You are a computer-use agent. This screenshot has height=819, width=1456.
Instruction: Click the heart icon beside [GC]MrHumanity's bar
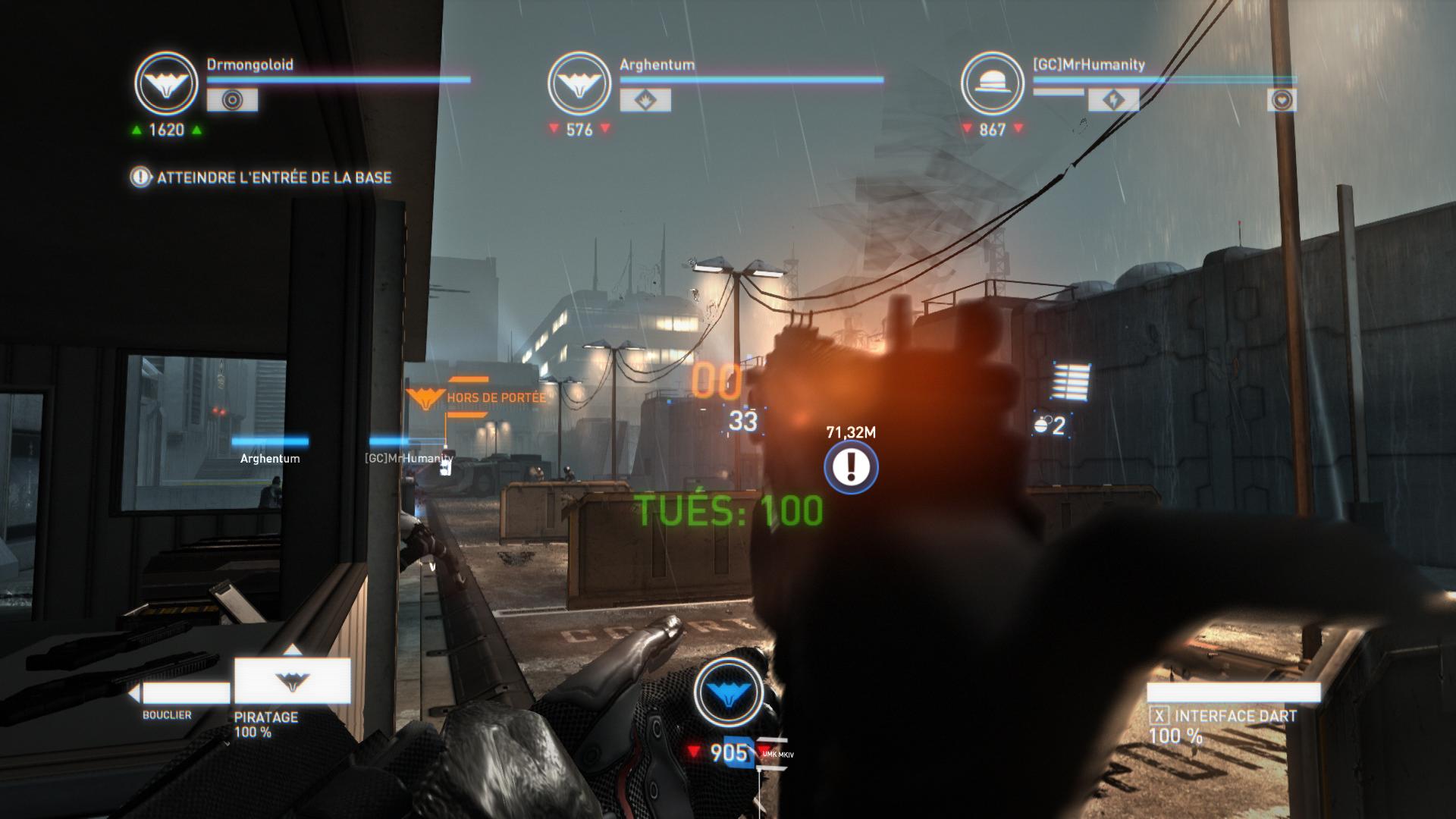click(1282, 100)
